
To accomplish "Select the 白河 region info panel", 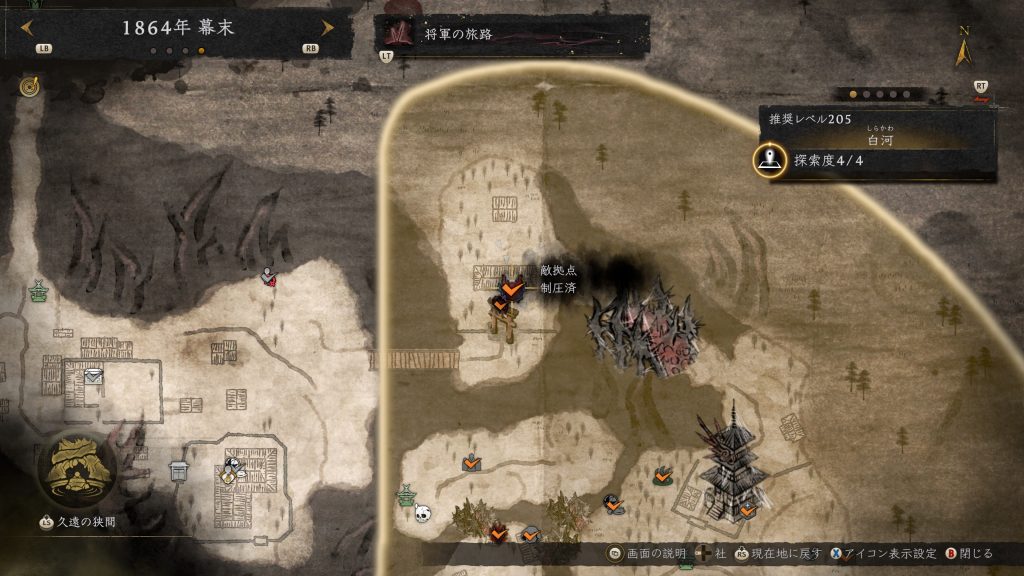I will point(878,143).
